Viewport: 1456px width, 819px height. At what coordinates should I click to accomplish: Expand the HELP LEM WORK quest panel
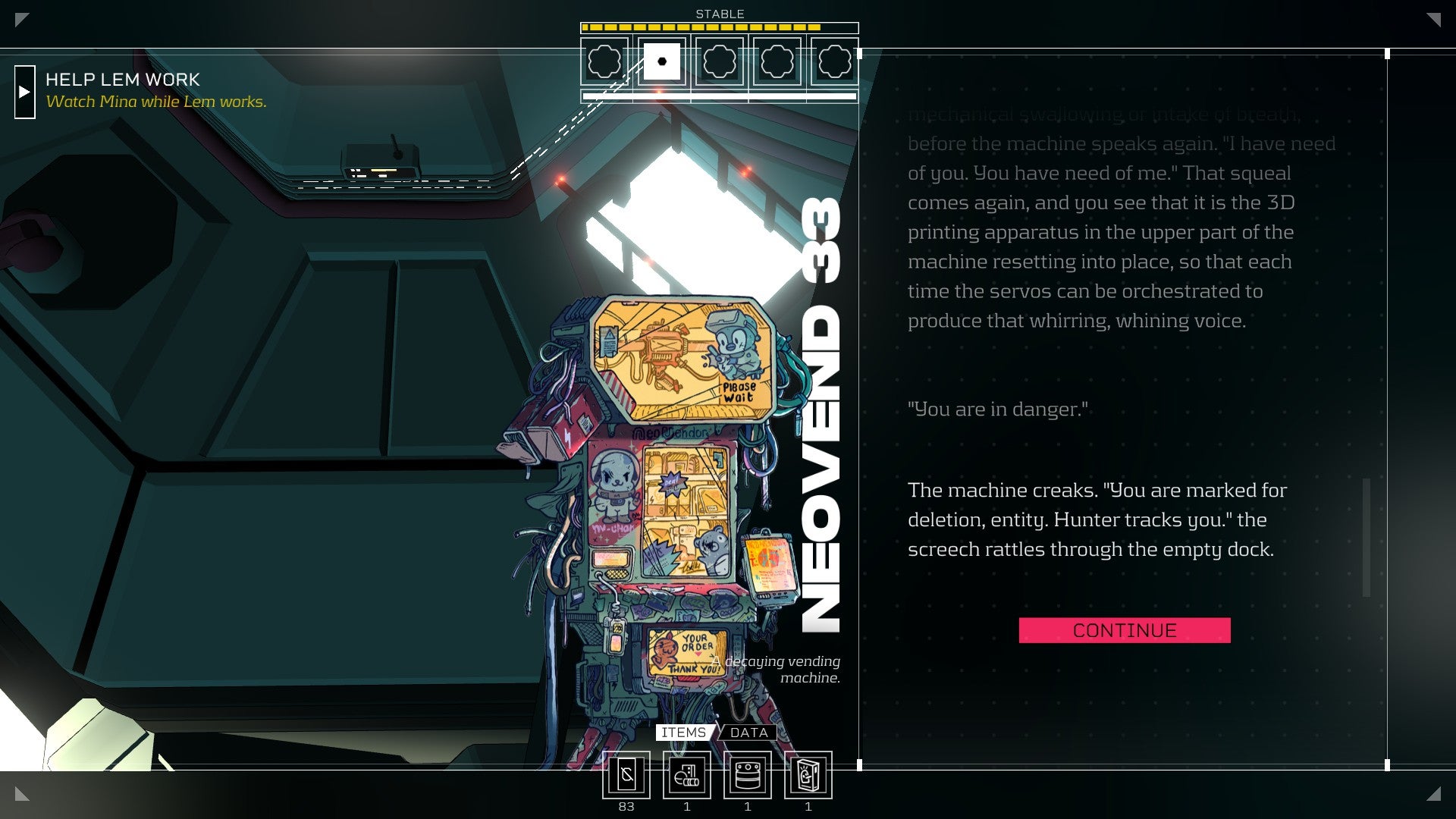[25, 92]
